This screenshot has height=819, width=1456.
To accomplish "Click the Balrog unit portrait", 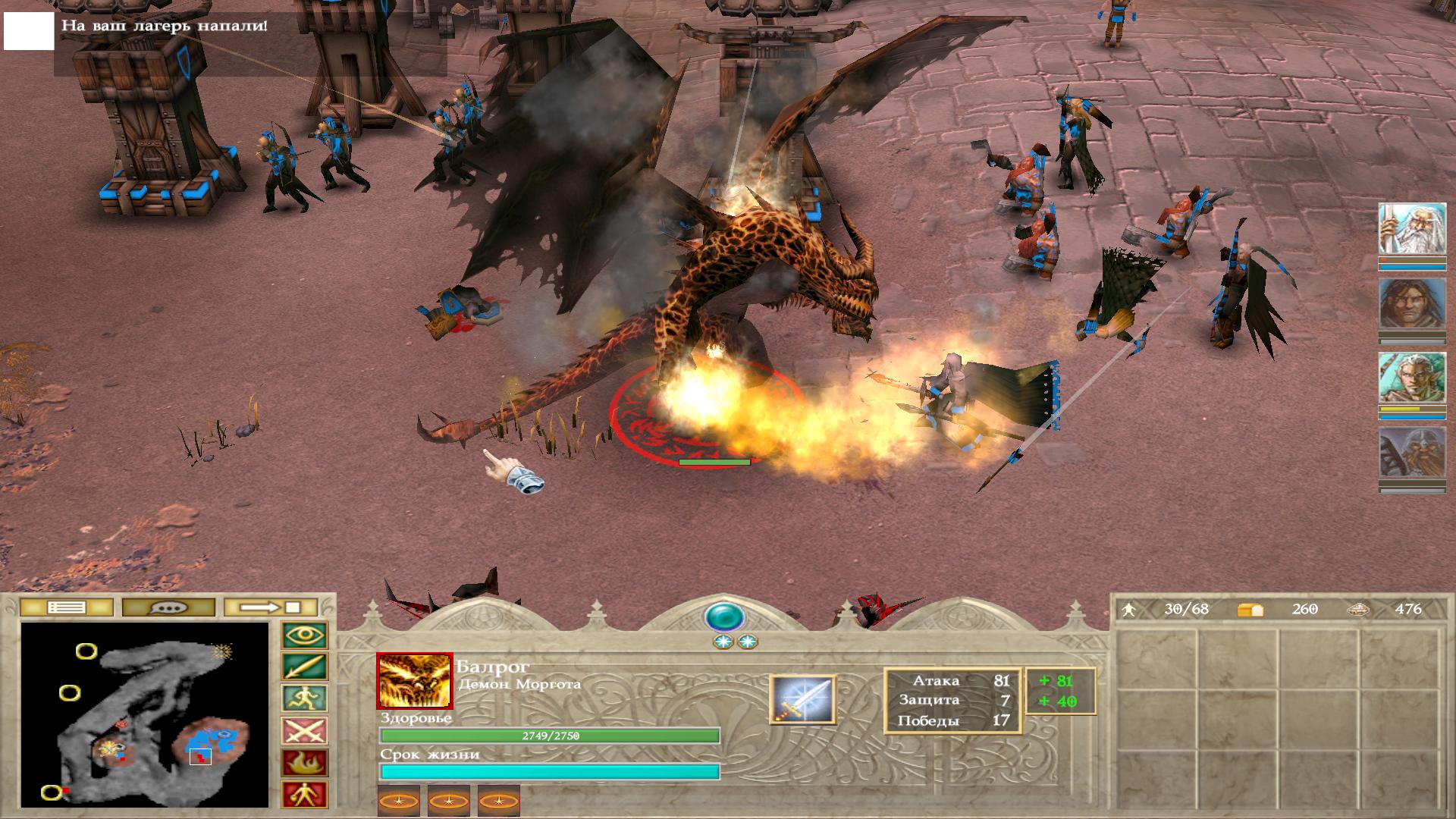I will pyautogui.click(x=415, y=681).
